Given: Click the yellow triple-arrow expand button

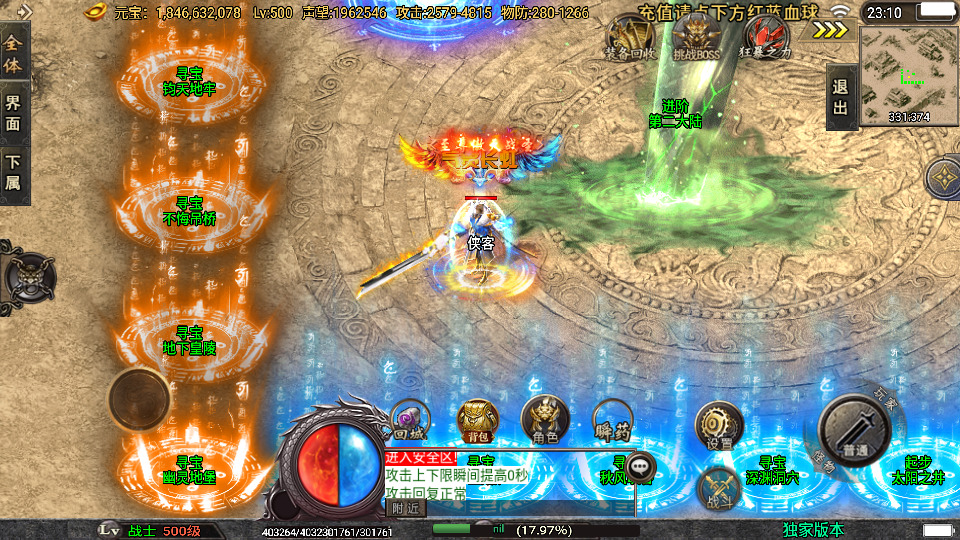Looking at the screenshot, I should 829,29.
